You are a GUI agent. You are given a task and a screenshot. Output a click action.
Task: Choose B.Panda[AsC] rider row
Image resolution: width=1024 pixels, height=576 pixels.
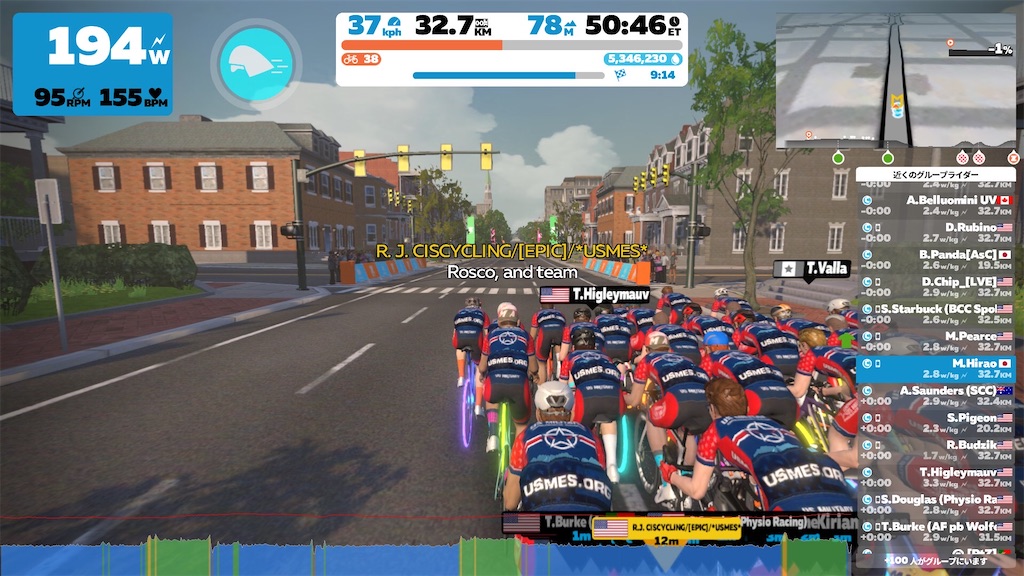(x=936, y=260)
